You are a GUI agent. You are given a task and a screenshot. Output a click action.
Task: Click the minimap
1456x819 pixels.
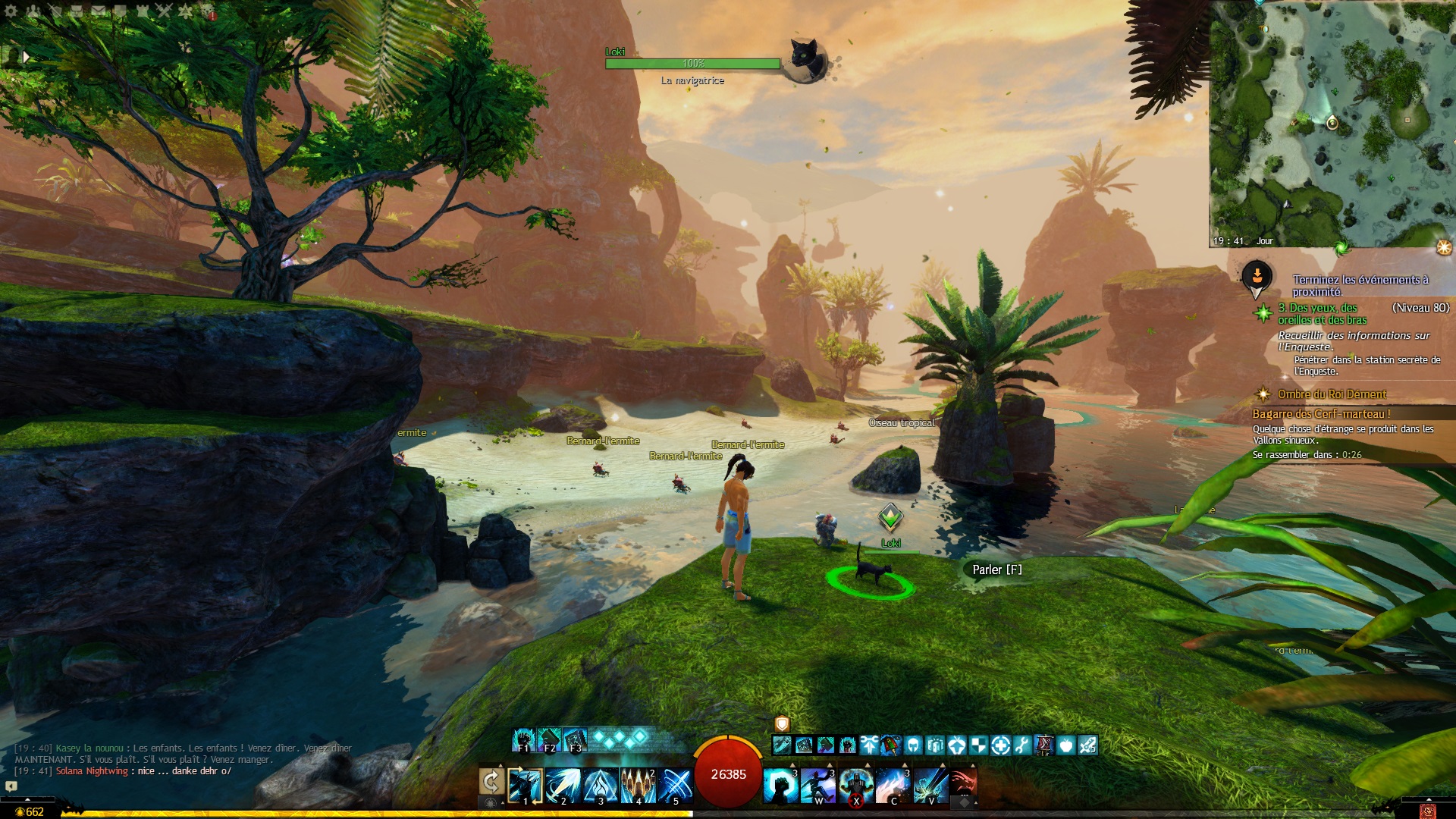[x=1331, y=121]
